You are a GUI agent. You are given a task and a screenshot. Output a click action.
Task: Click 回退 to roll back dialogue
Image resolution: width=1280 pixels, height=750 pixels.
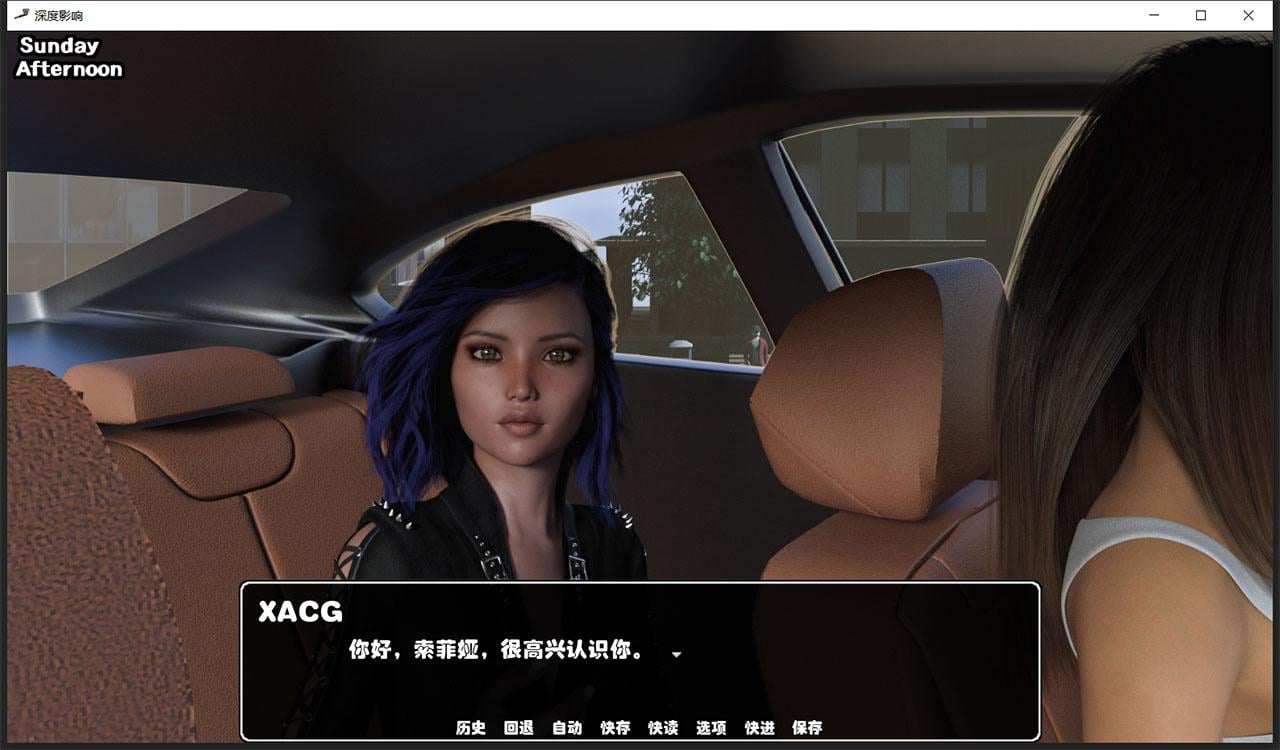tap(518, 728)
